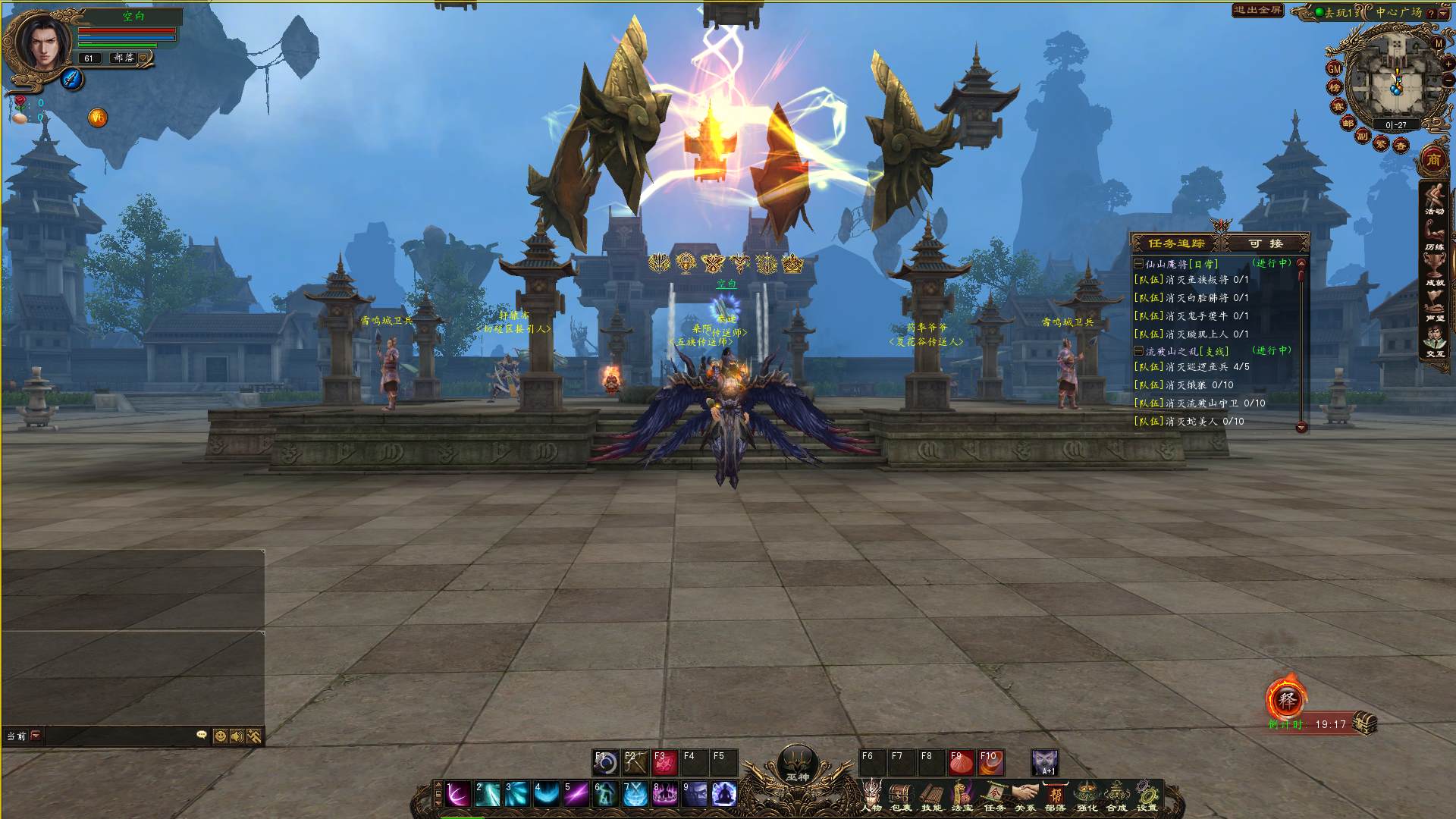This screenshot has width=1456, height=819.
Task: Open the chat emoji smiley picker
Action: pyautogui.click(x=220, y=736)
